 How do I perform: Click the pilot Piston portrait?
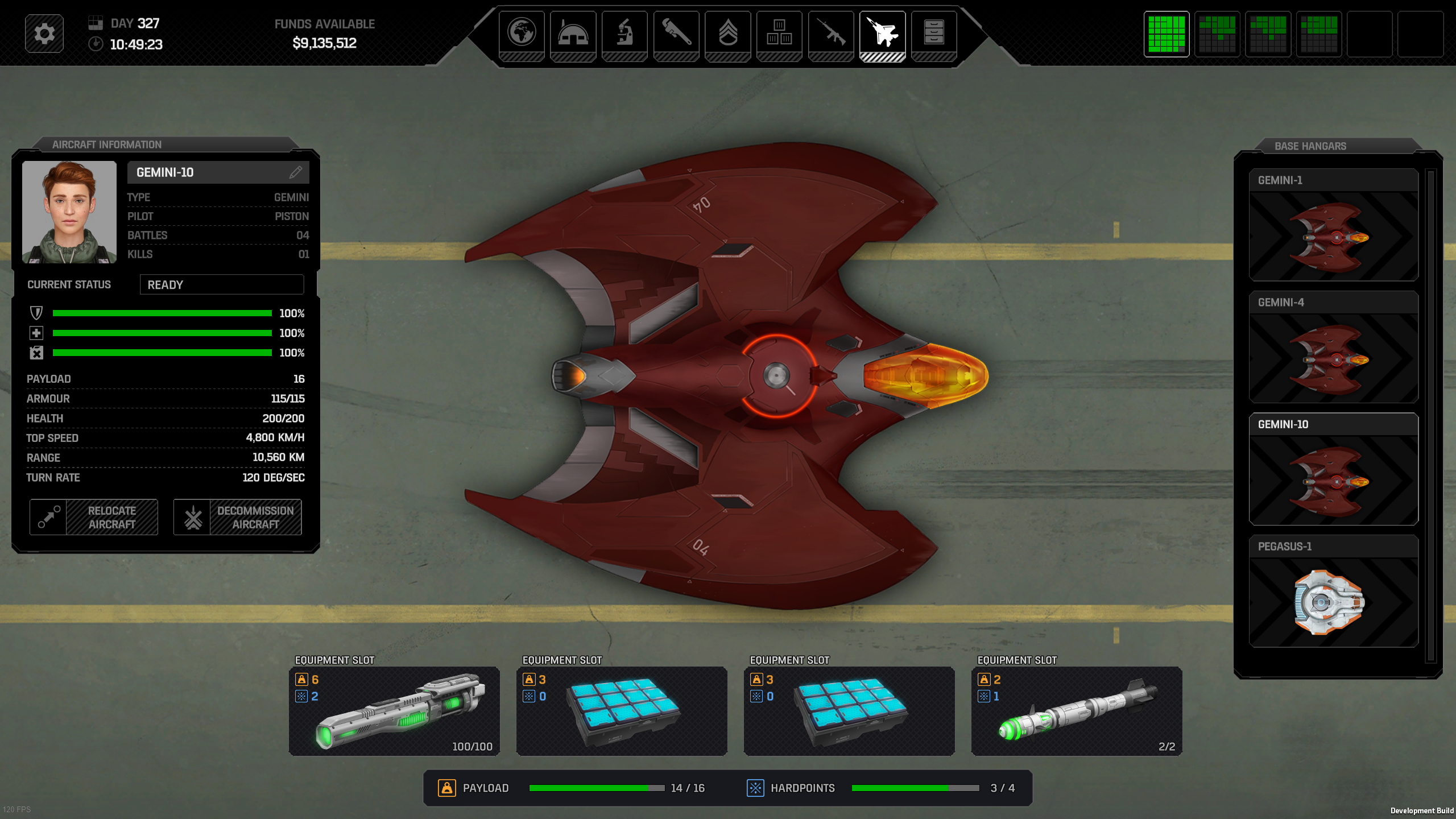(69, 212)
